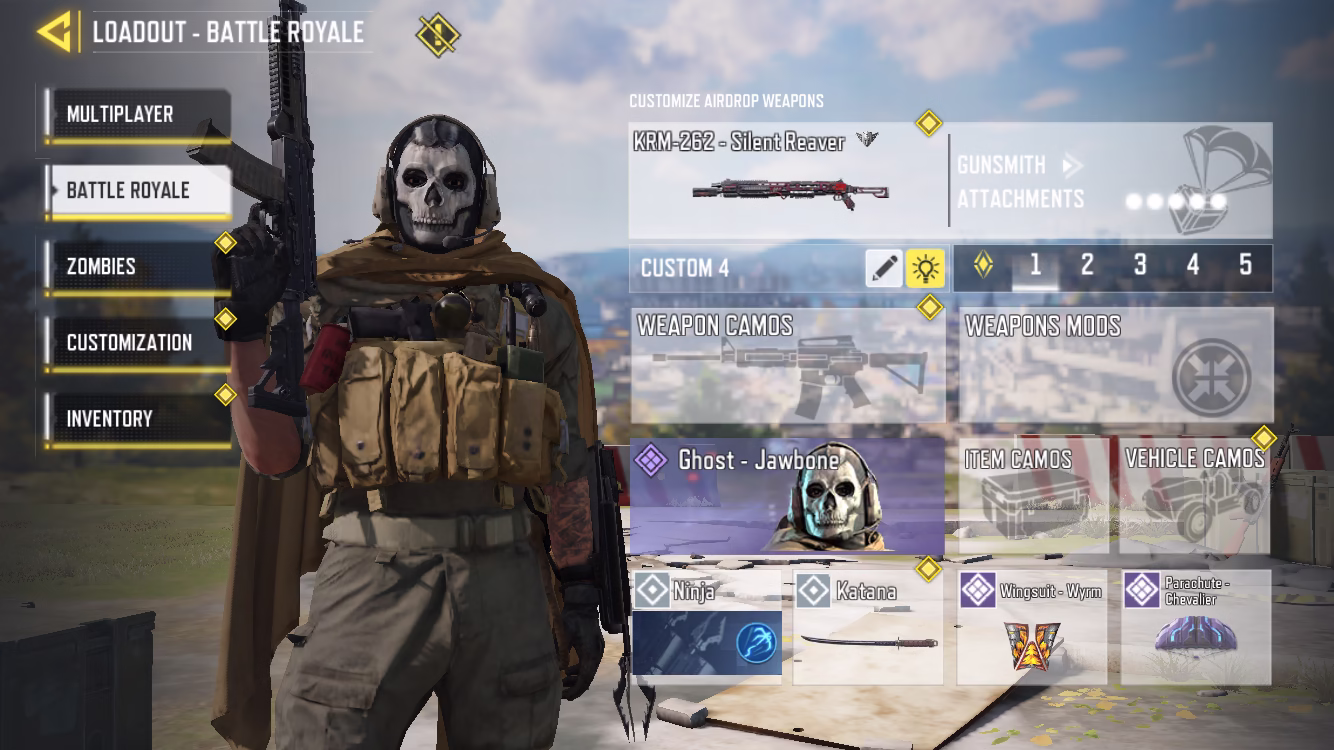Open Weapons Mods panel

coord(1115,365)
